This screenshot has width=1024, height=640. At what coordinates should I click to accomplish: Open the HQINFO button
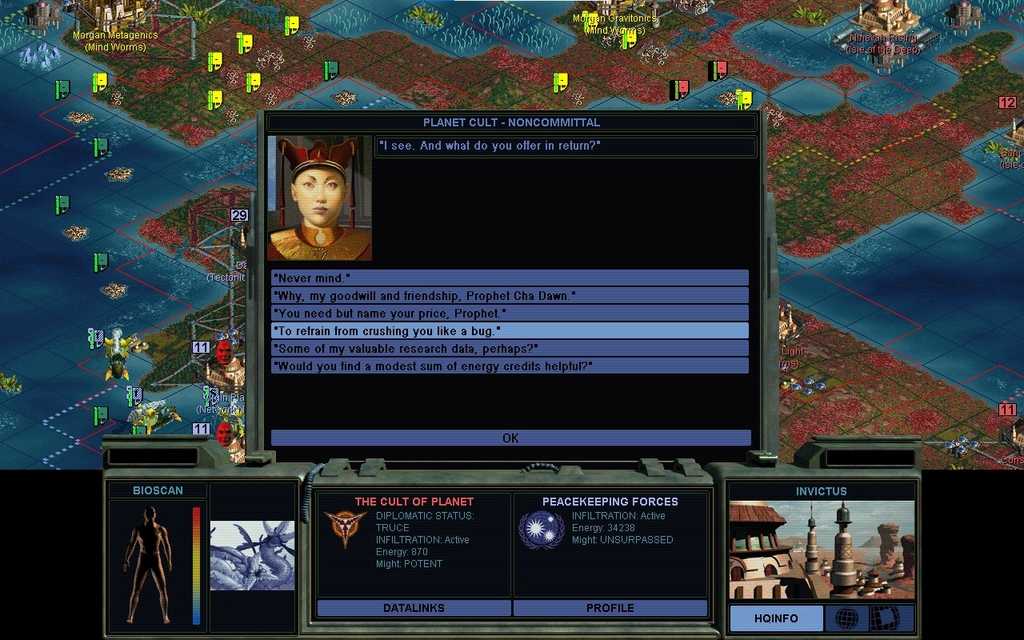[x=775, y=618]
